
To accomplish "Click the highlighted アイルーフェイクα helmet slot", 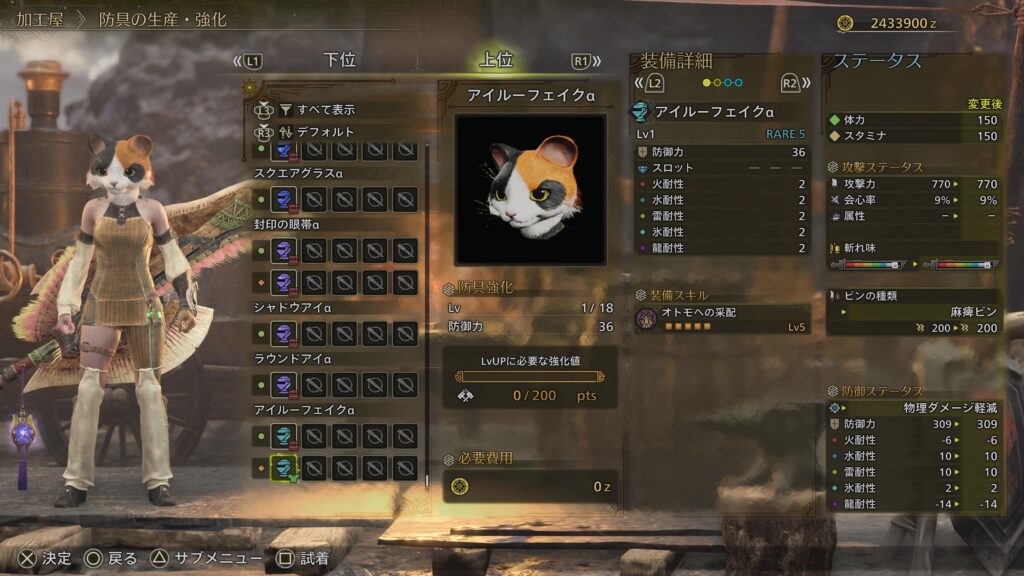I will 284,466.
